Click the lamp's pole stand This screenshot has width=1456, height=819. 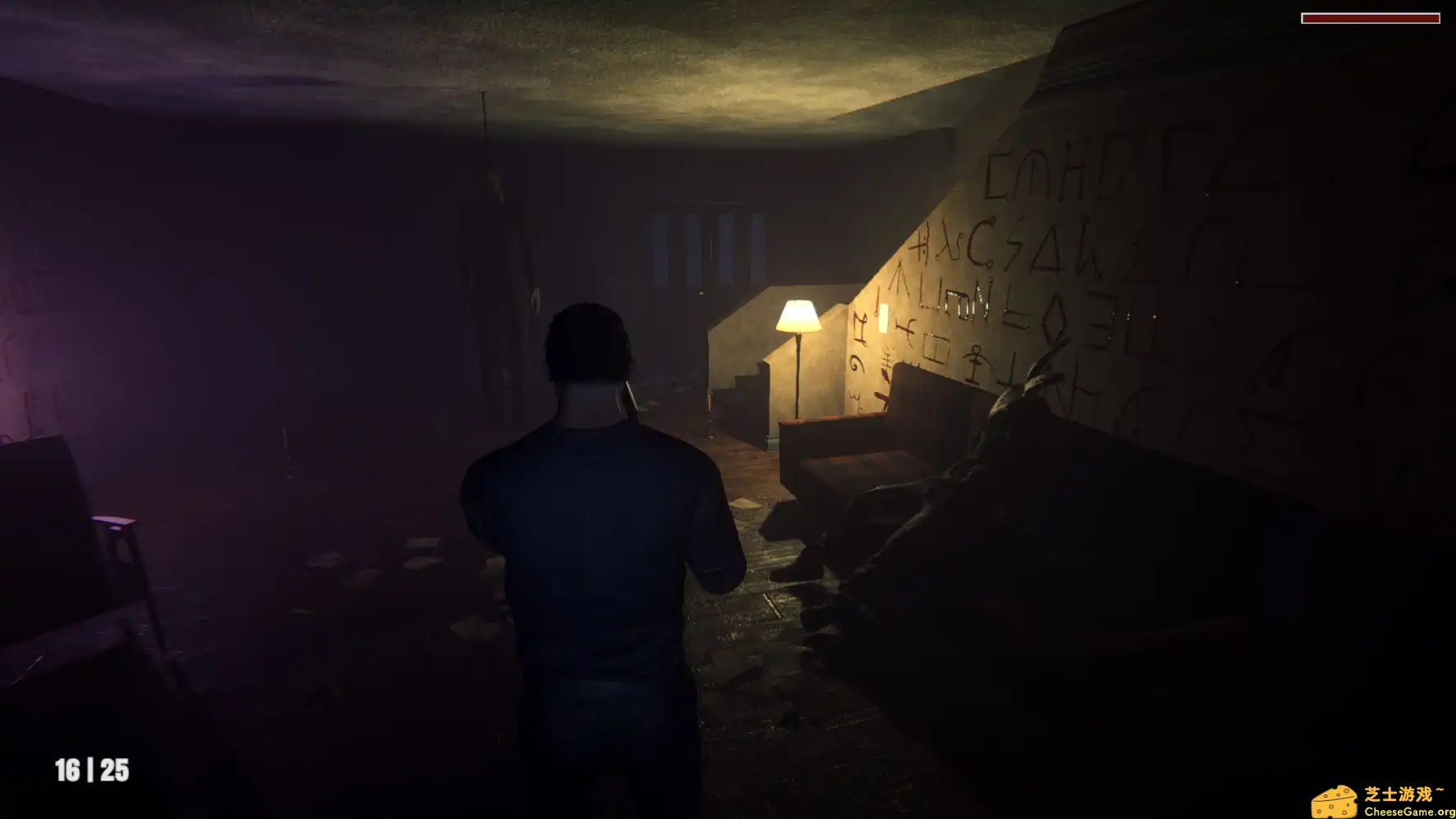pos(798,386)
